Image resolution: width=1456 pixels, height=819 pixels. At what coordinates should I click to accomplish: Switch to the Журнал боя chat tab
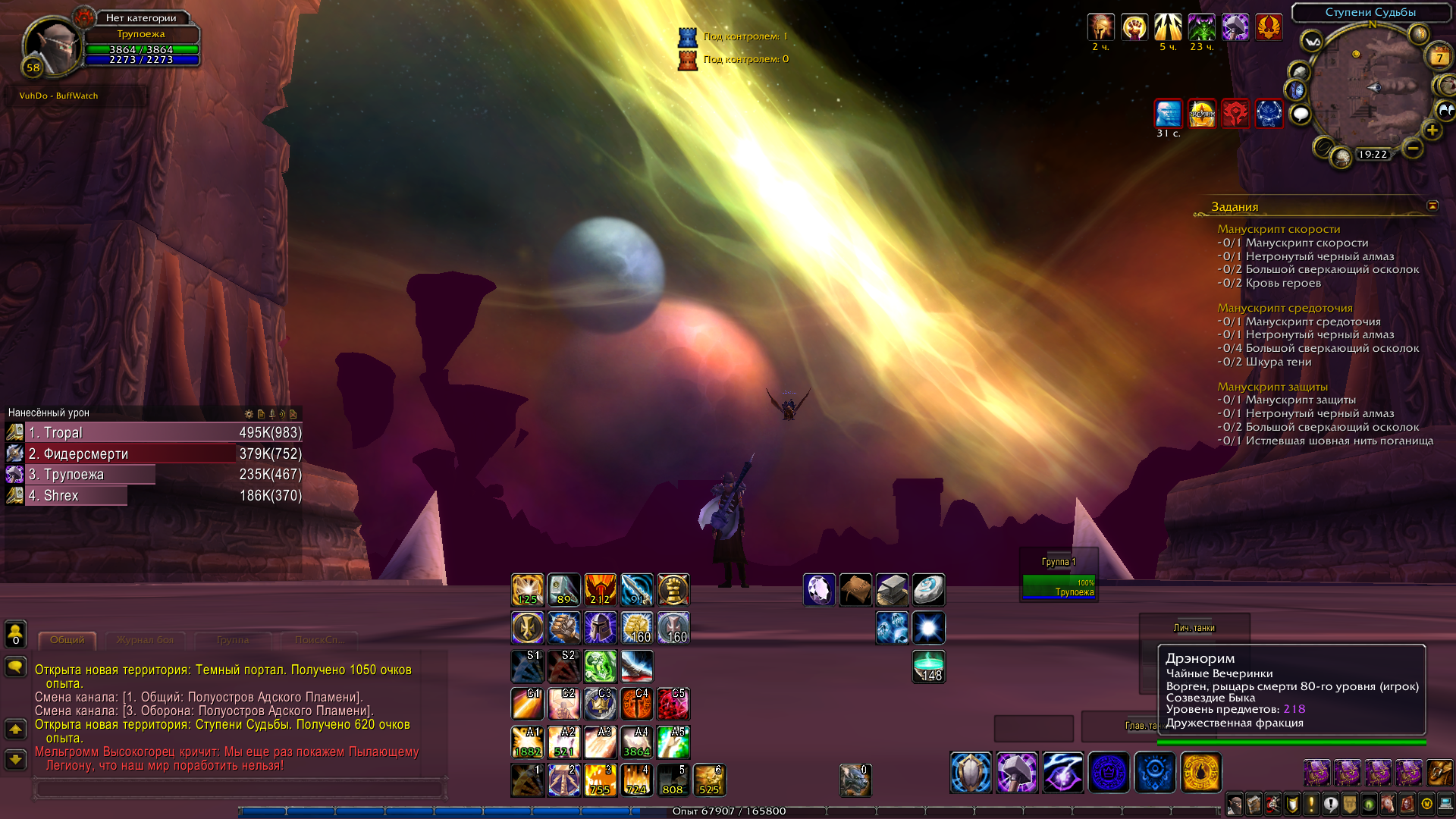[x=145, y=640]
